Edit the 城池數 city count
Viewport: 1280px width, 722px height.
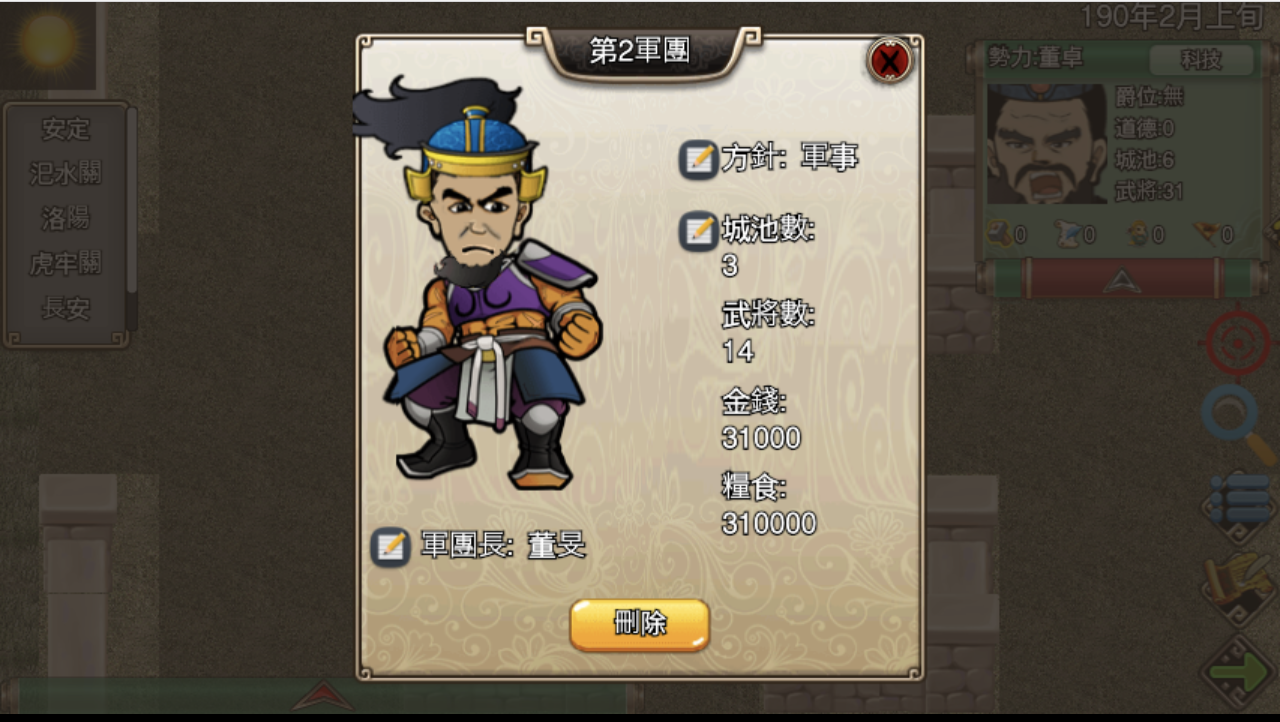pyautogui.click(x=698, y=232)
